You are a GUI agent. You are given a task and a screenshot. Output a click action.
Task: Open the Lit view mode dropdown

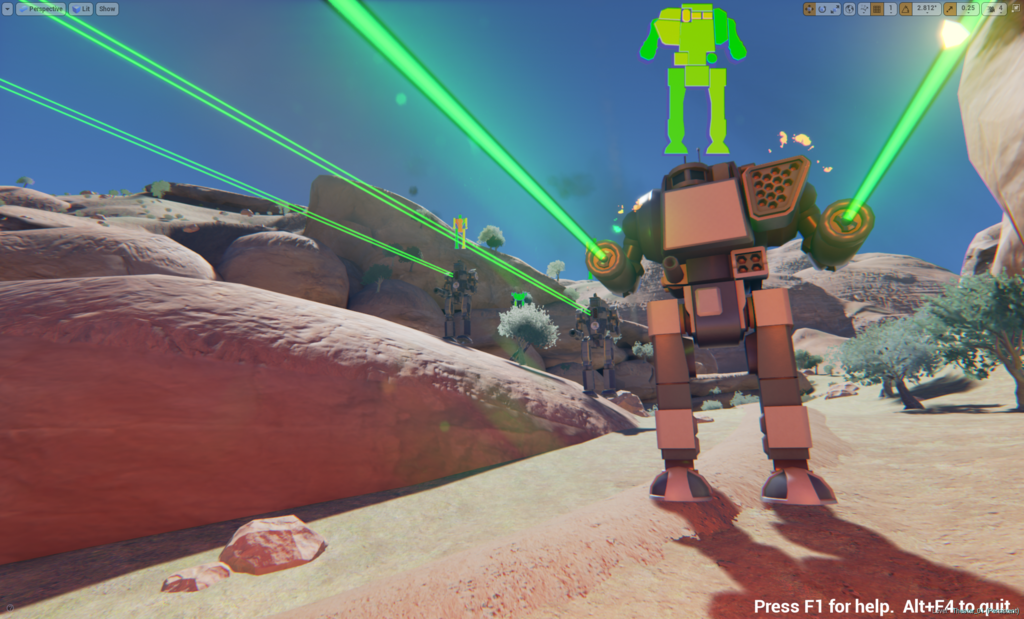pos(81,9)
